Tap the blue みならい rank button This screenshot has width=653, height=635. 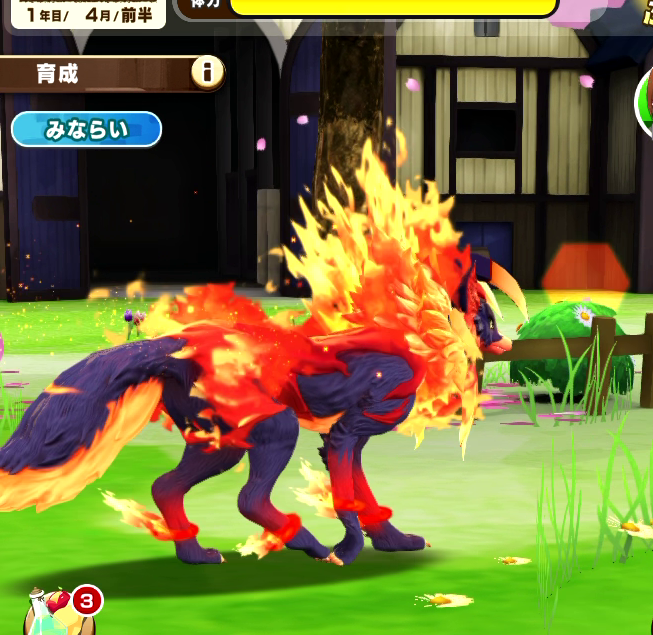coord(86,130)
